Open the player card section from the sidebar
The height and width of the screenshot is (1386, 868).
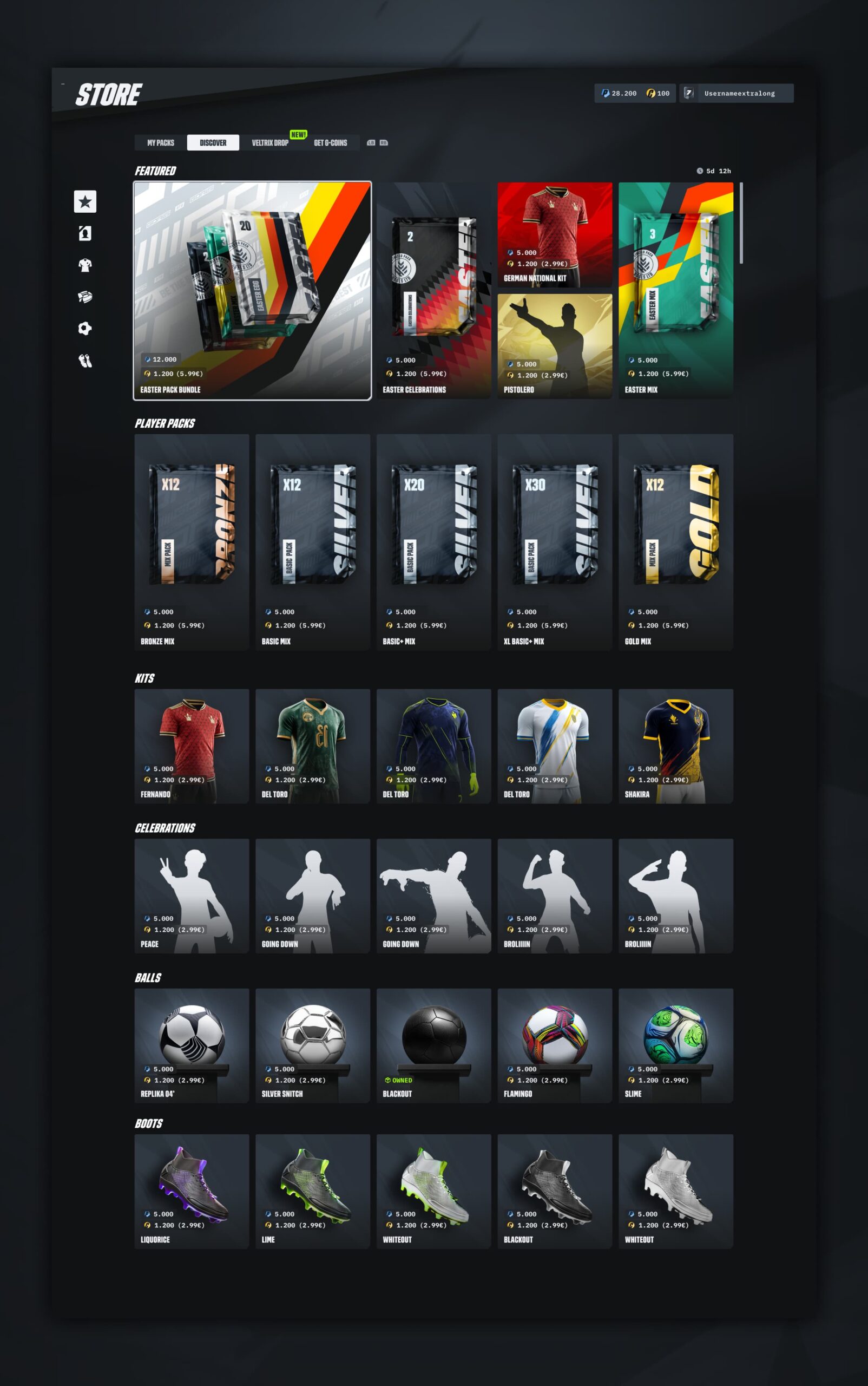[x=85, y=233]
